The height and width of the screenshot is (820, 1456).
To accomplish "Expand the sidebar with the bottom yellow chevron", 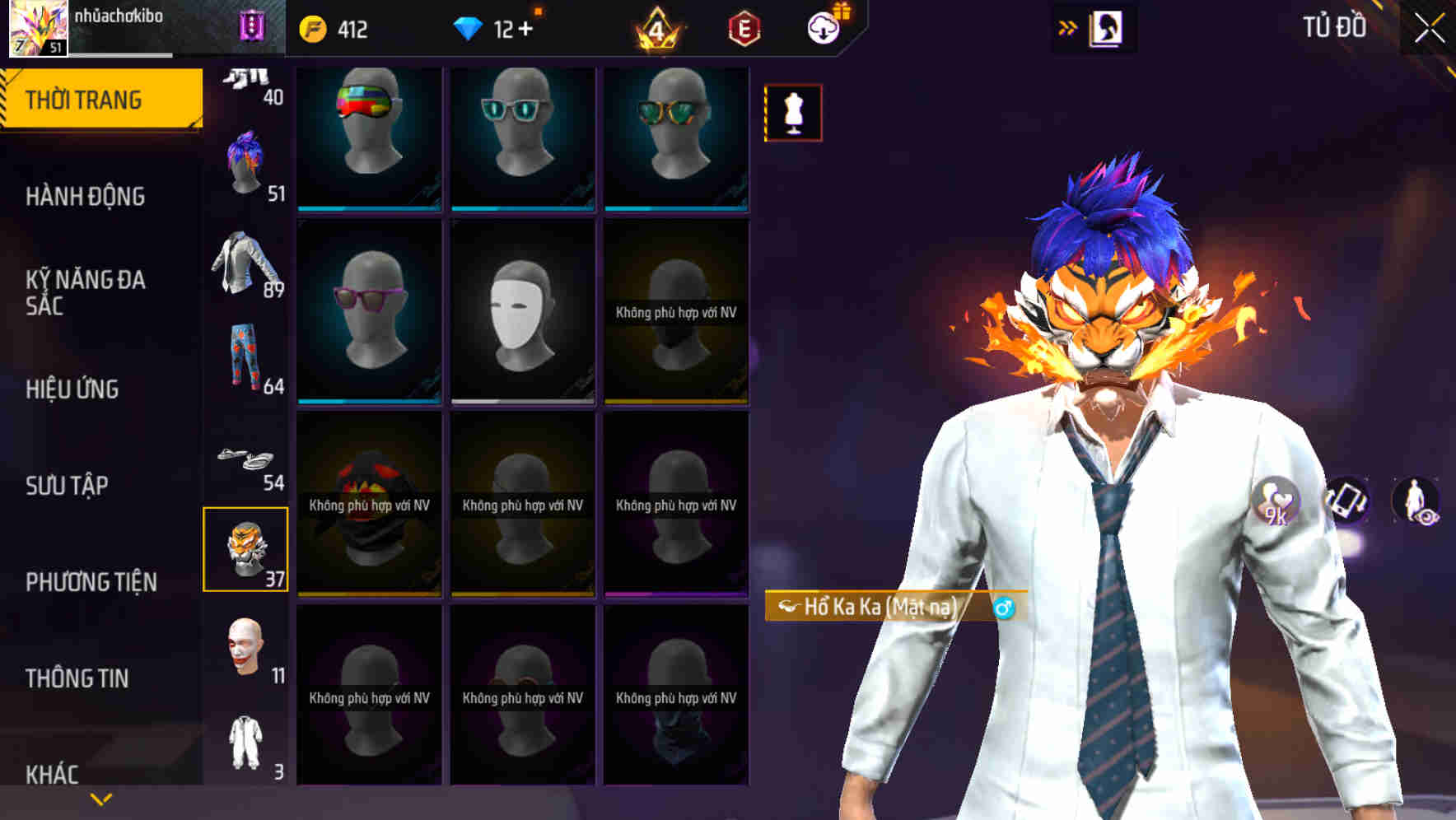I will (101, 798).
